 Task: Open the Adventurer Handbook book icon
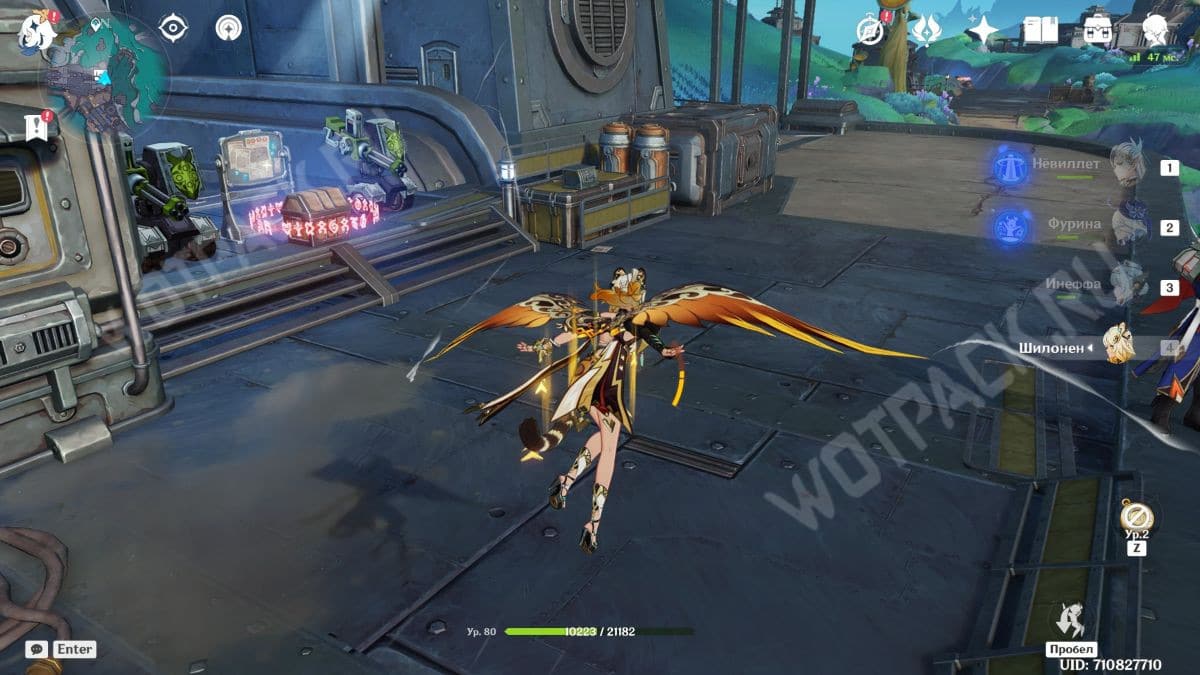pyautogui.click(x=1040, y=31)
